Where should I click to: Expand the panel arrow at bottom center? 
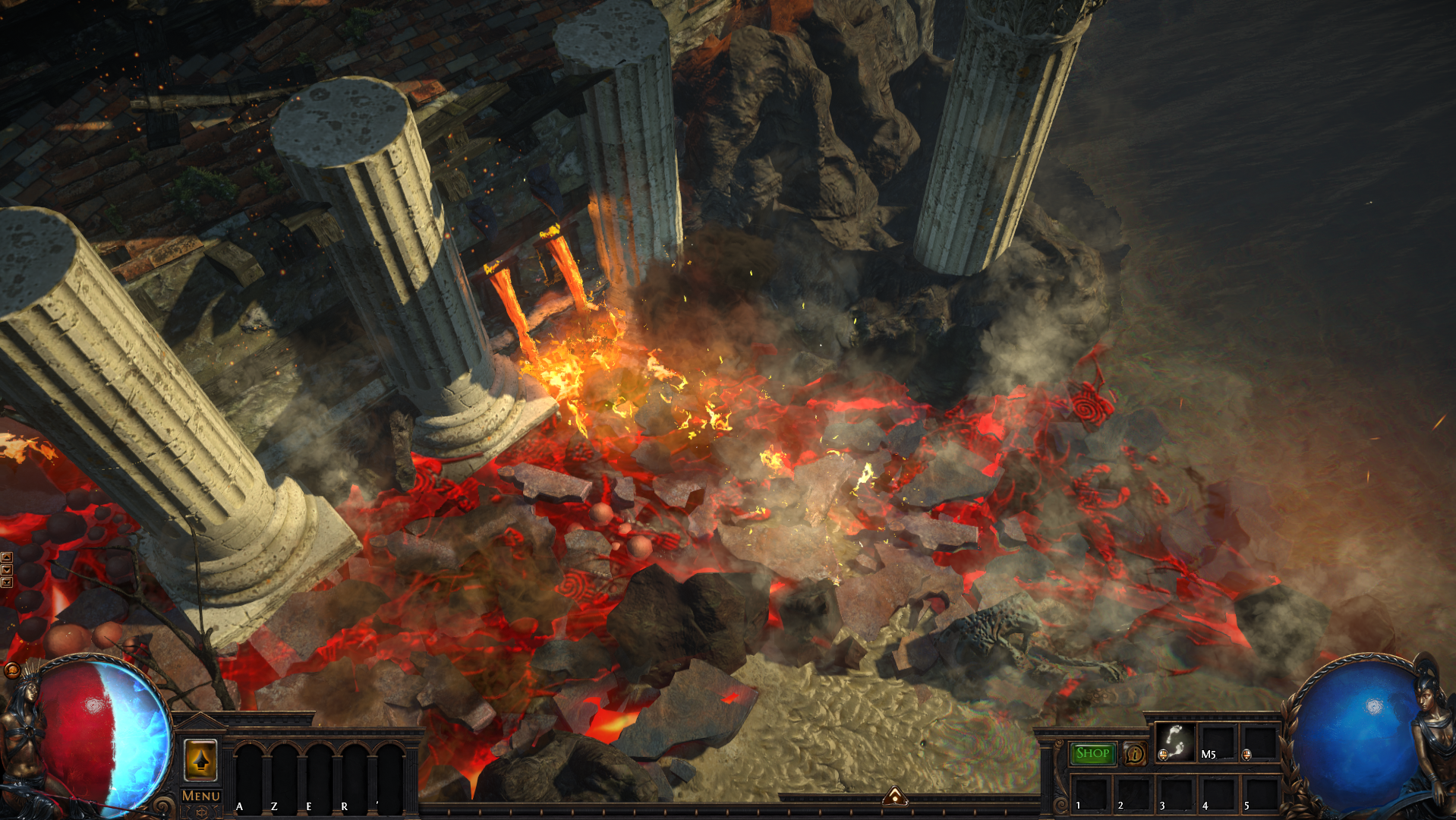point(895,796)
